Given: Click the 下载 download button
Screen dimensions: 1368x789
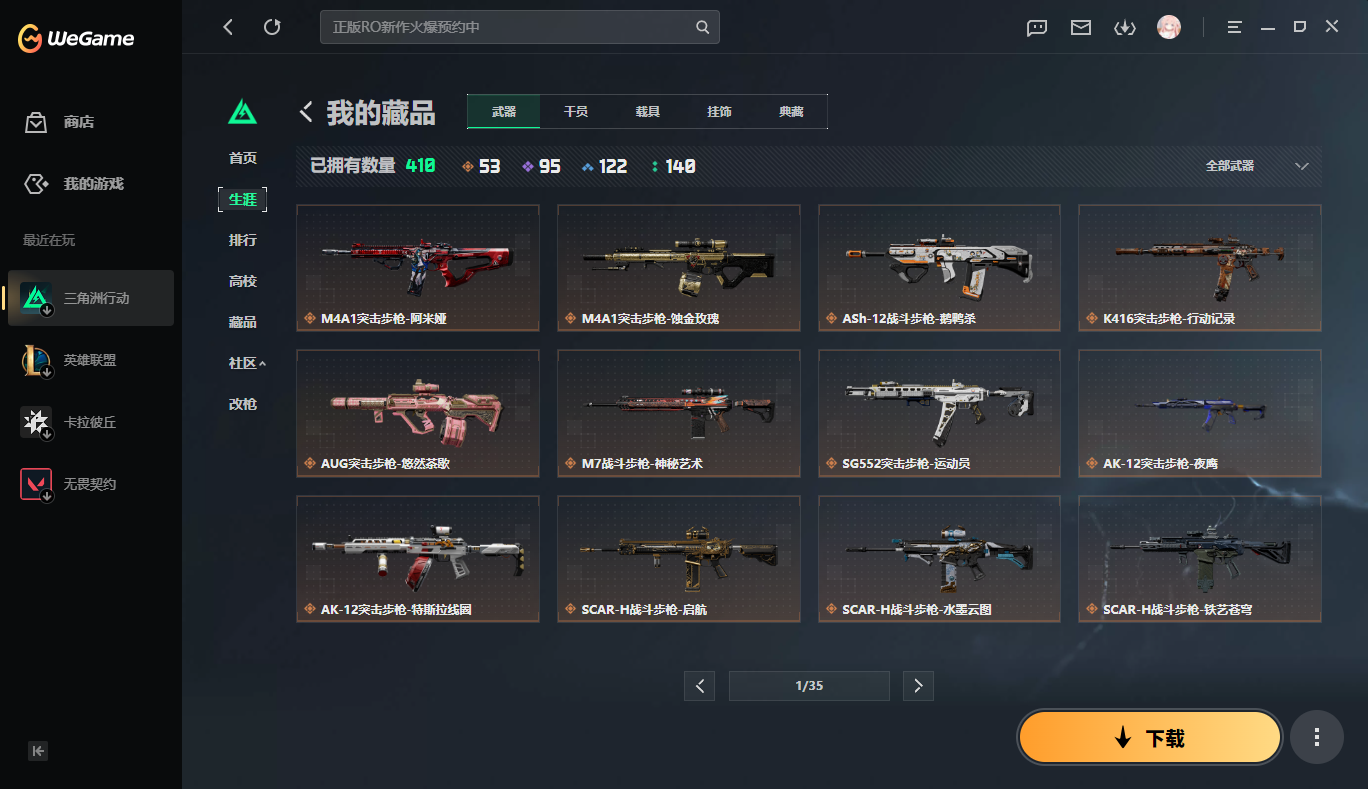Looking at the screenshot, I should (x=1148, y=737).
